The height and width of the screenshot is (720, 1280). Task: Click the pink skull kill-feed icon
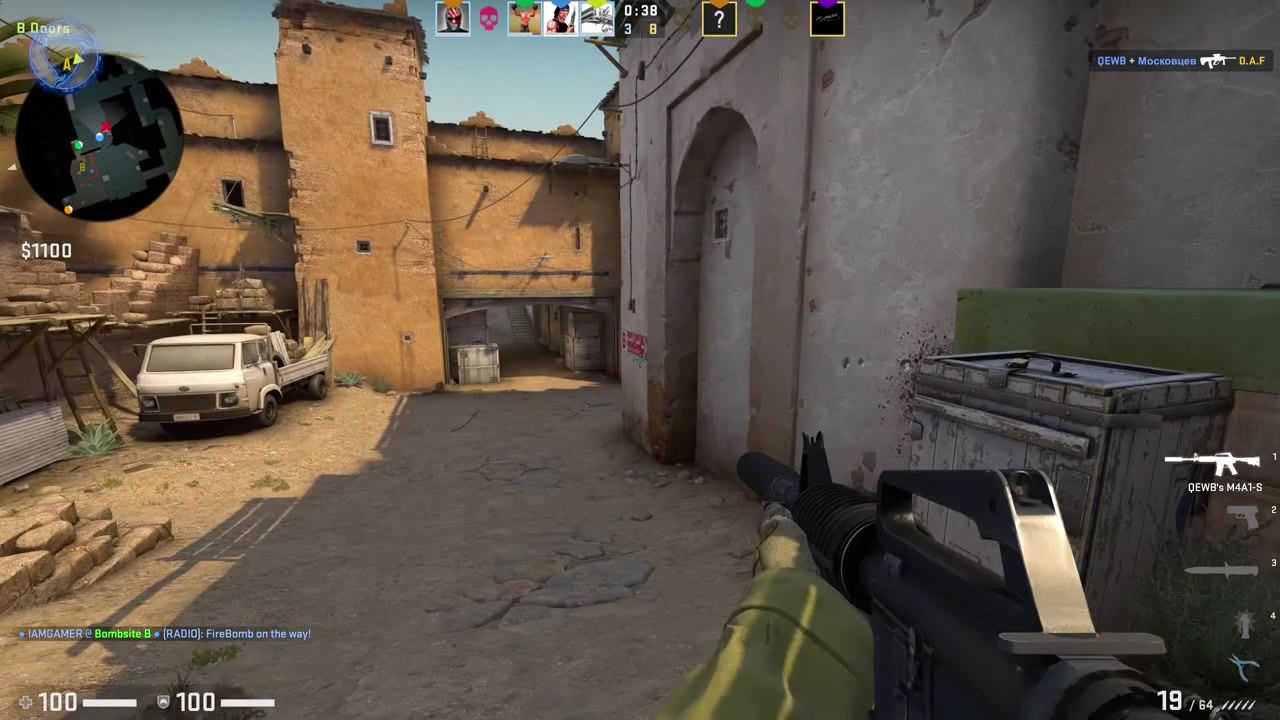pyautogui.click(x=489, y=18)
